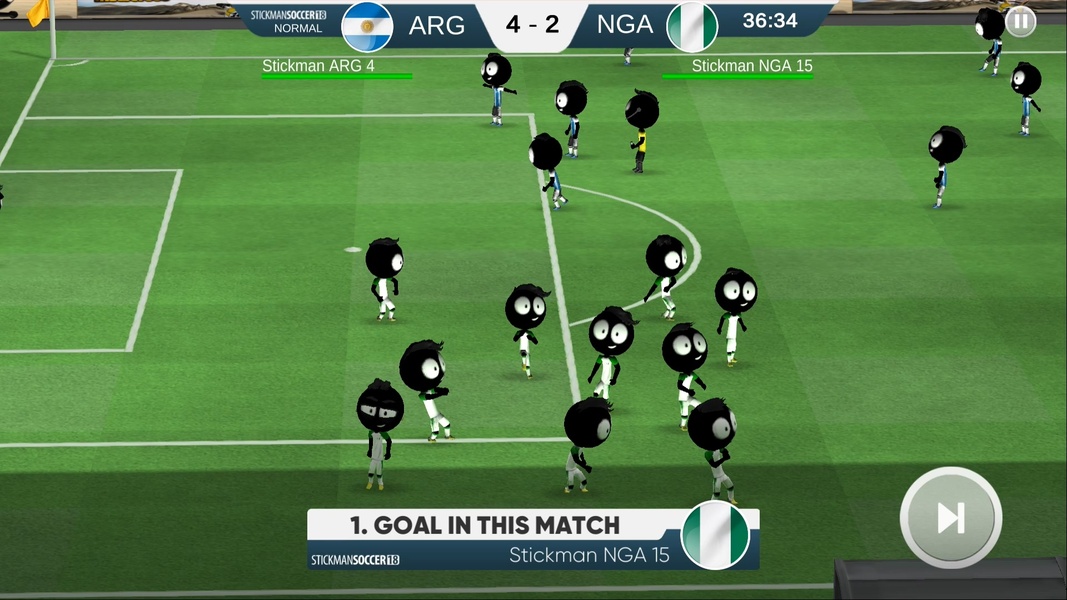Skip the goal replay
The height and width of the screenshot is (600, 1067).
(950, 517)
